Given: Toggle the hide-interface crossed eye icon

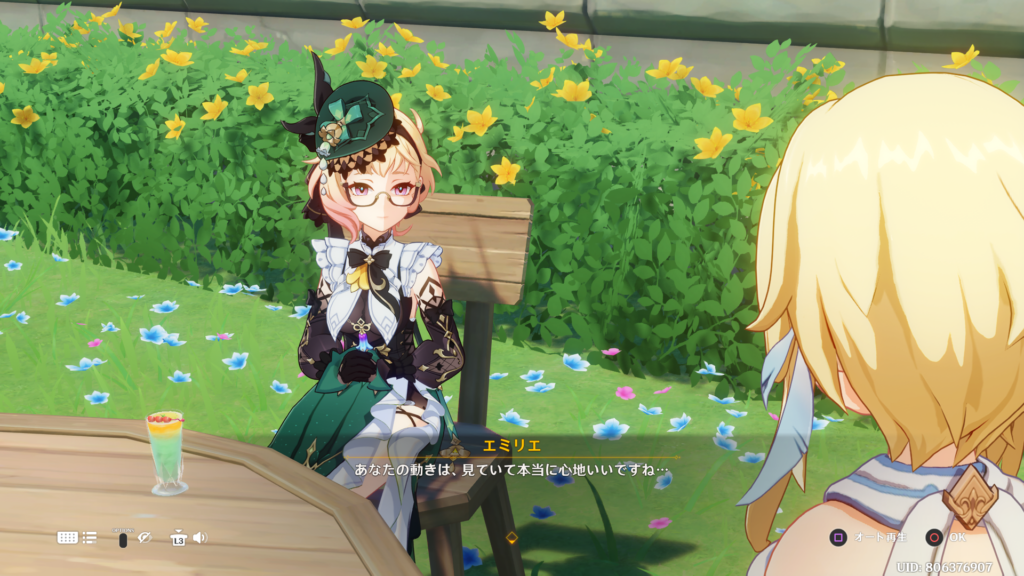Looking at the screenshot, I should [144, 537].
